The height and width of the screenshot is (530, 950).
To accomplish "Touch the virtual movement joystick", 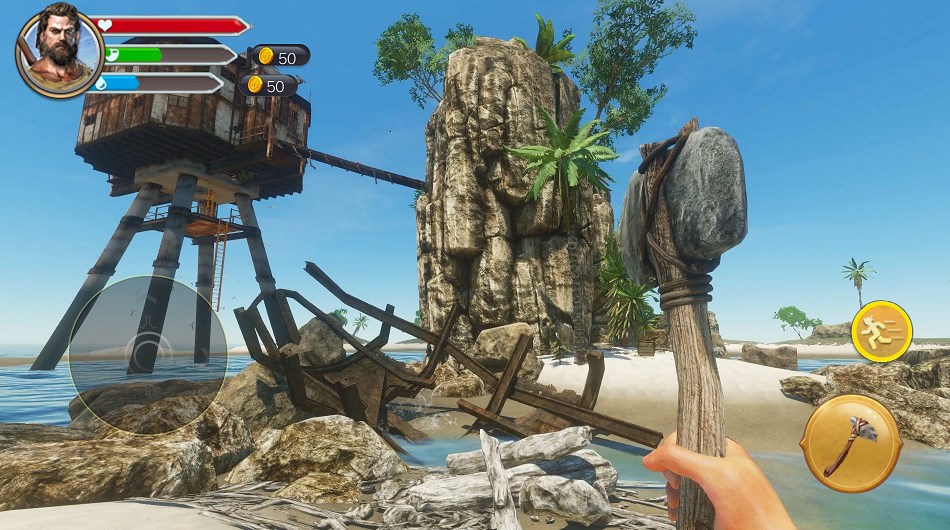I will [147, 352].
